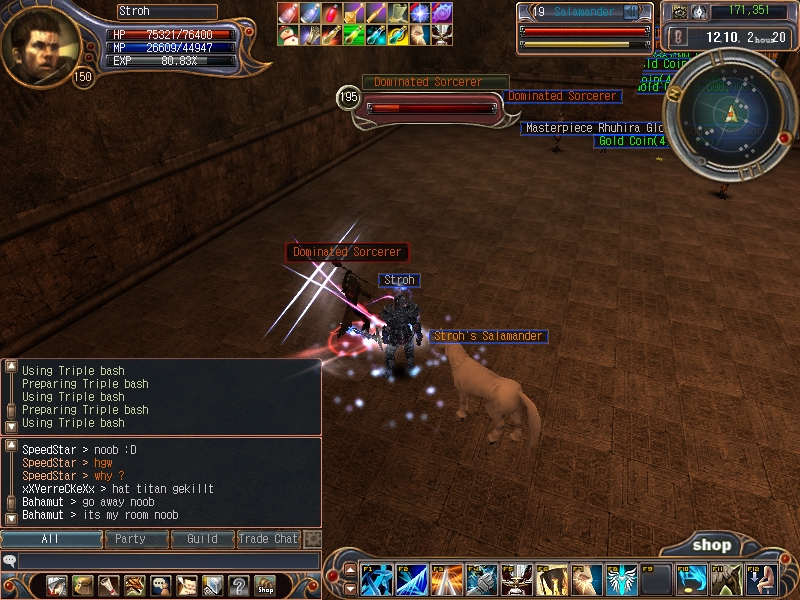Activate the F5 skill icon

pyautogui.click(x=516, y=580)
